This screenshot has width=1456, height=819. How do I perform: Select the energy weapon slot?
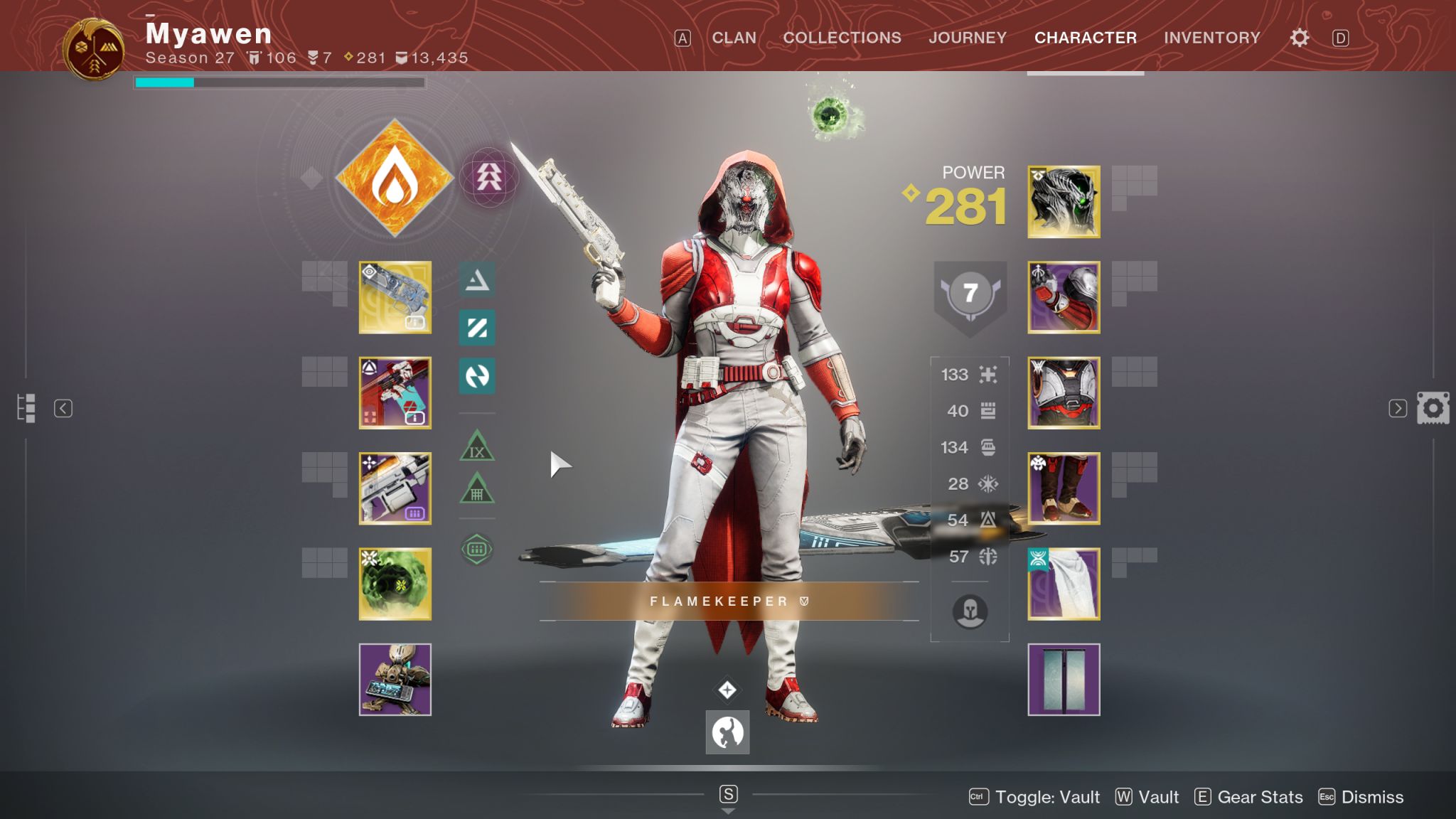click(395, 392)
